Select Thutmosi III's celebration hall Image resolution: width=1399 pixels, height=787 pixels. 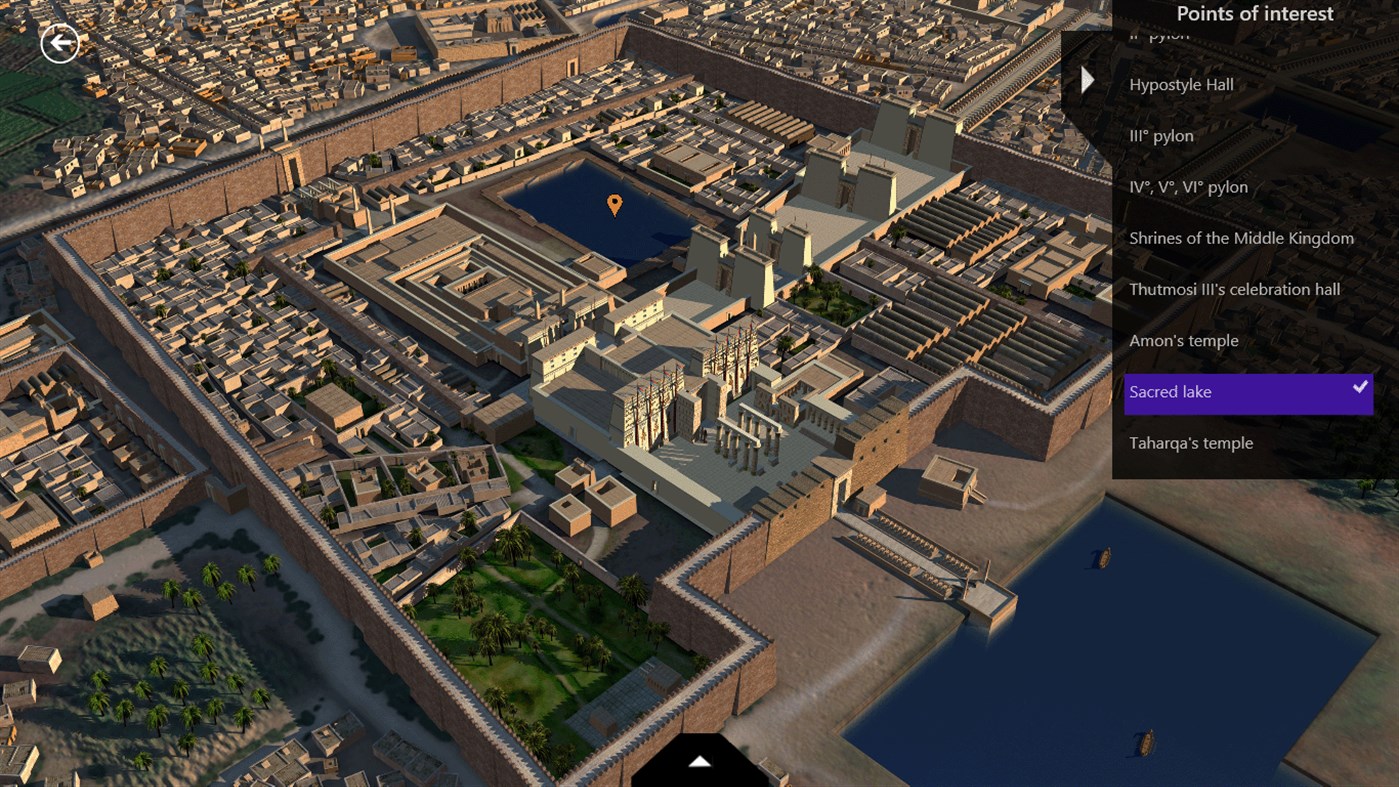click(x=1234, y=289)
